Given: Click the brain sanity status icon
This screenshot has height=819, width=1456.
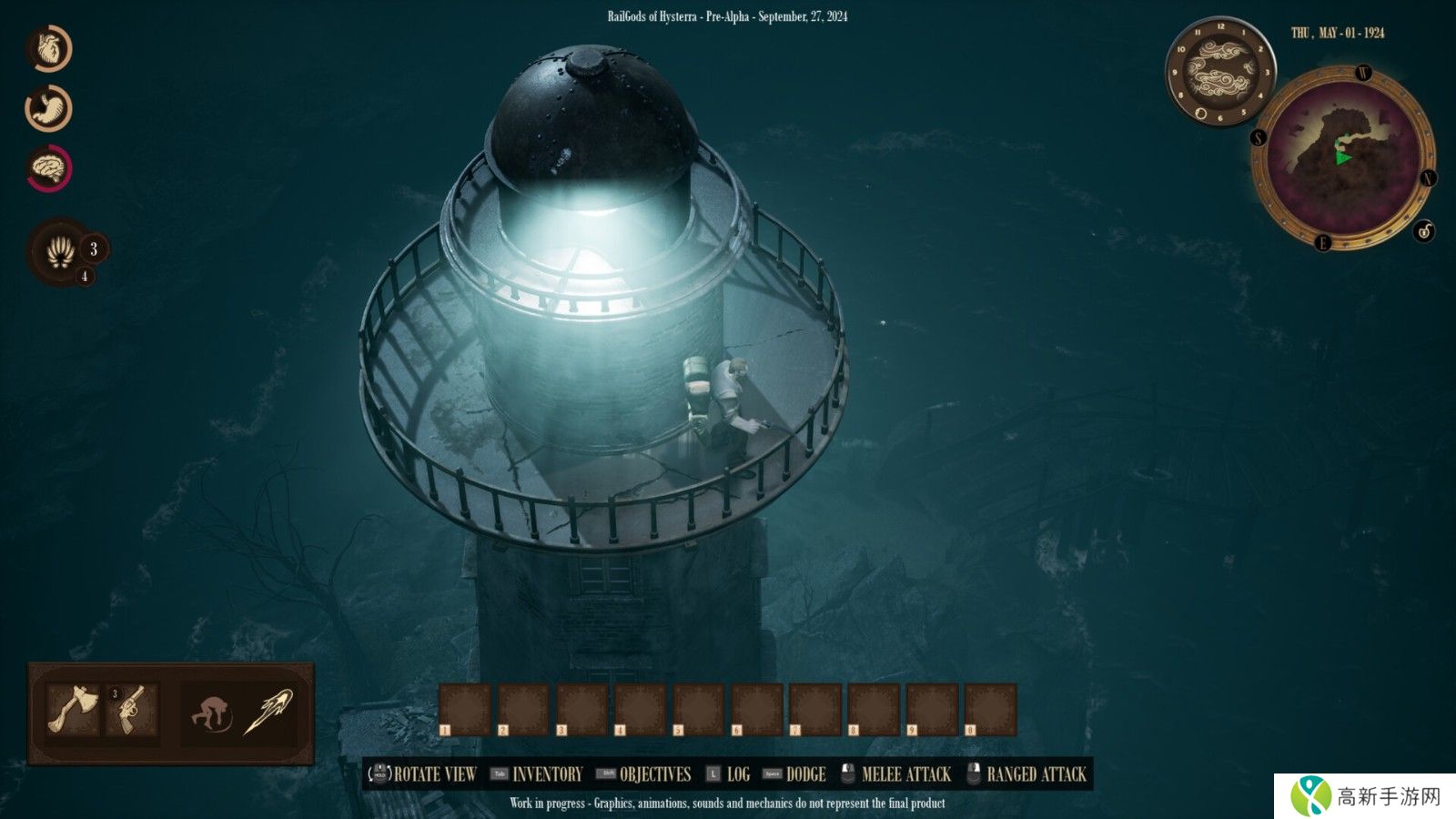Looking at the screenshot, I should pos(49,168).
